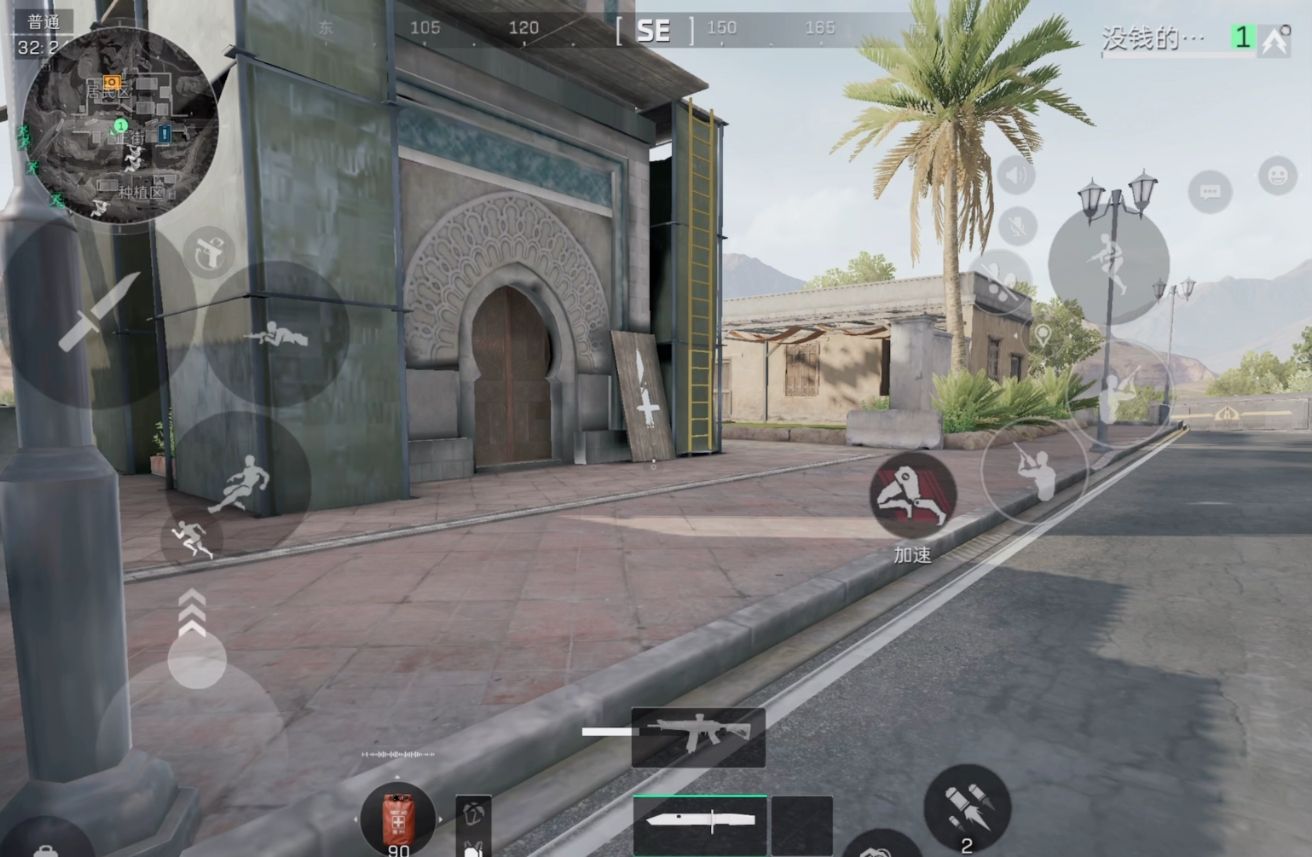This screenshot has width=1312, height=857.
Task: Tap the lower aiming soldier button
Action: tap(1034, 469)
